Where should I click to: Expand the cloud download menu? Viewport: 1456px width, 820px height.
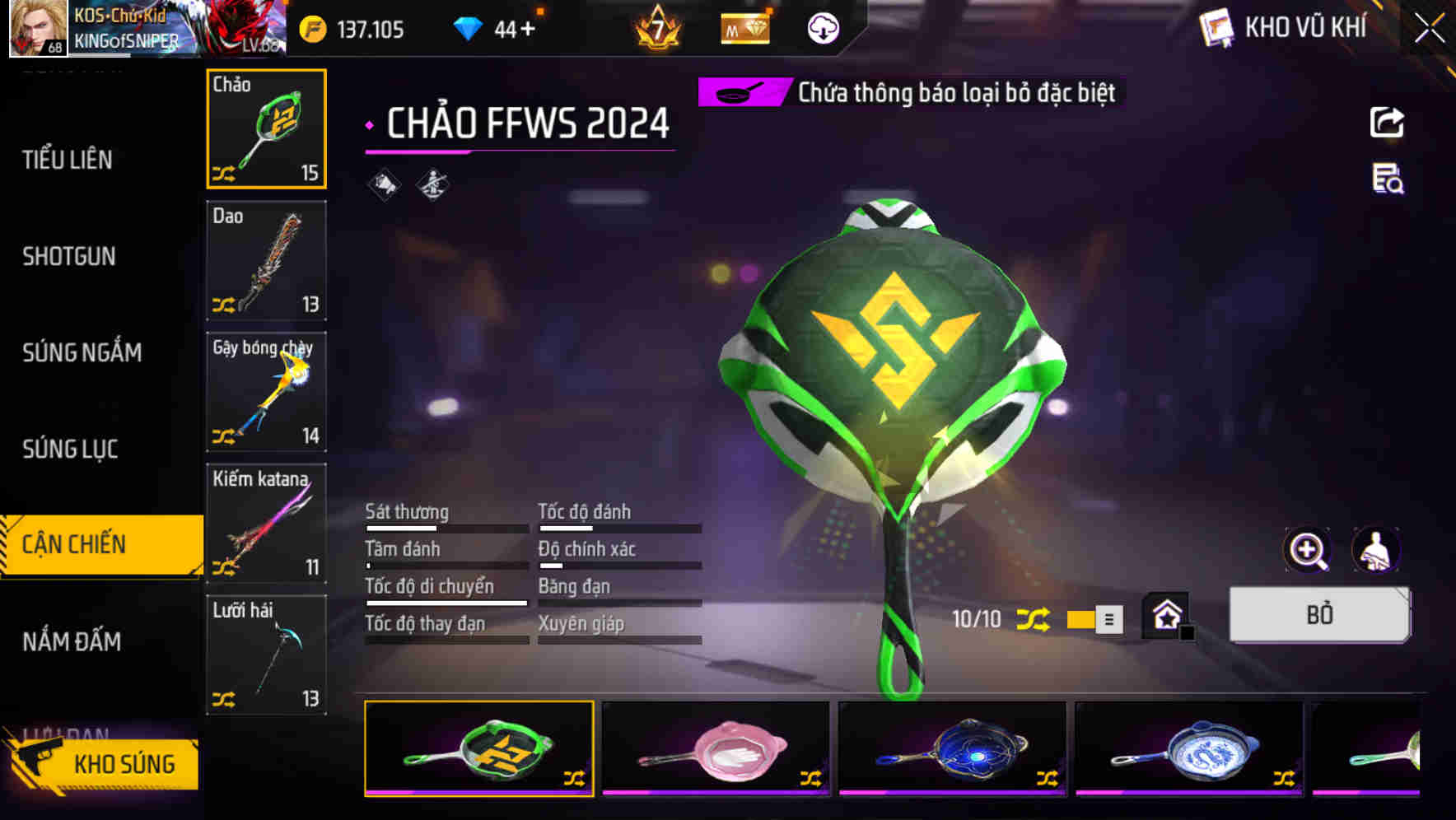click(x=822, y=28)
